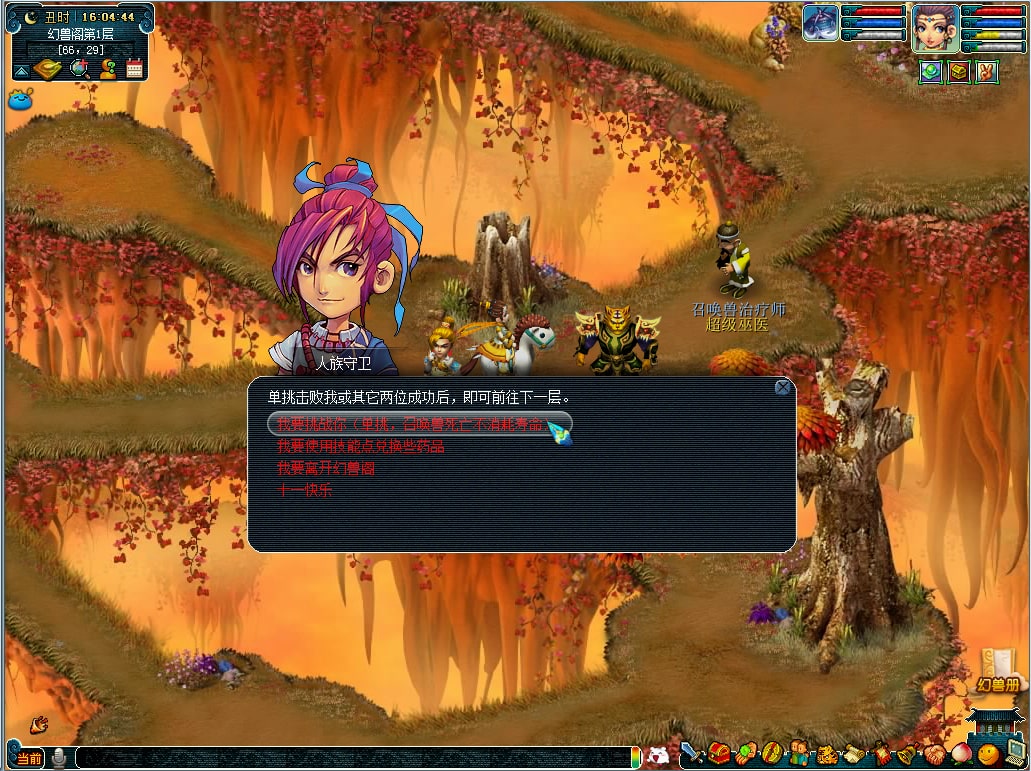Click the computer system settings icon

click(1014, 754)
